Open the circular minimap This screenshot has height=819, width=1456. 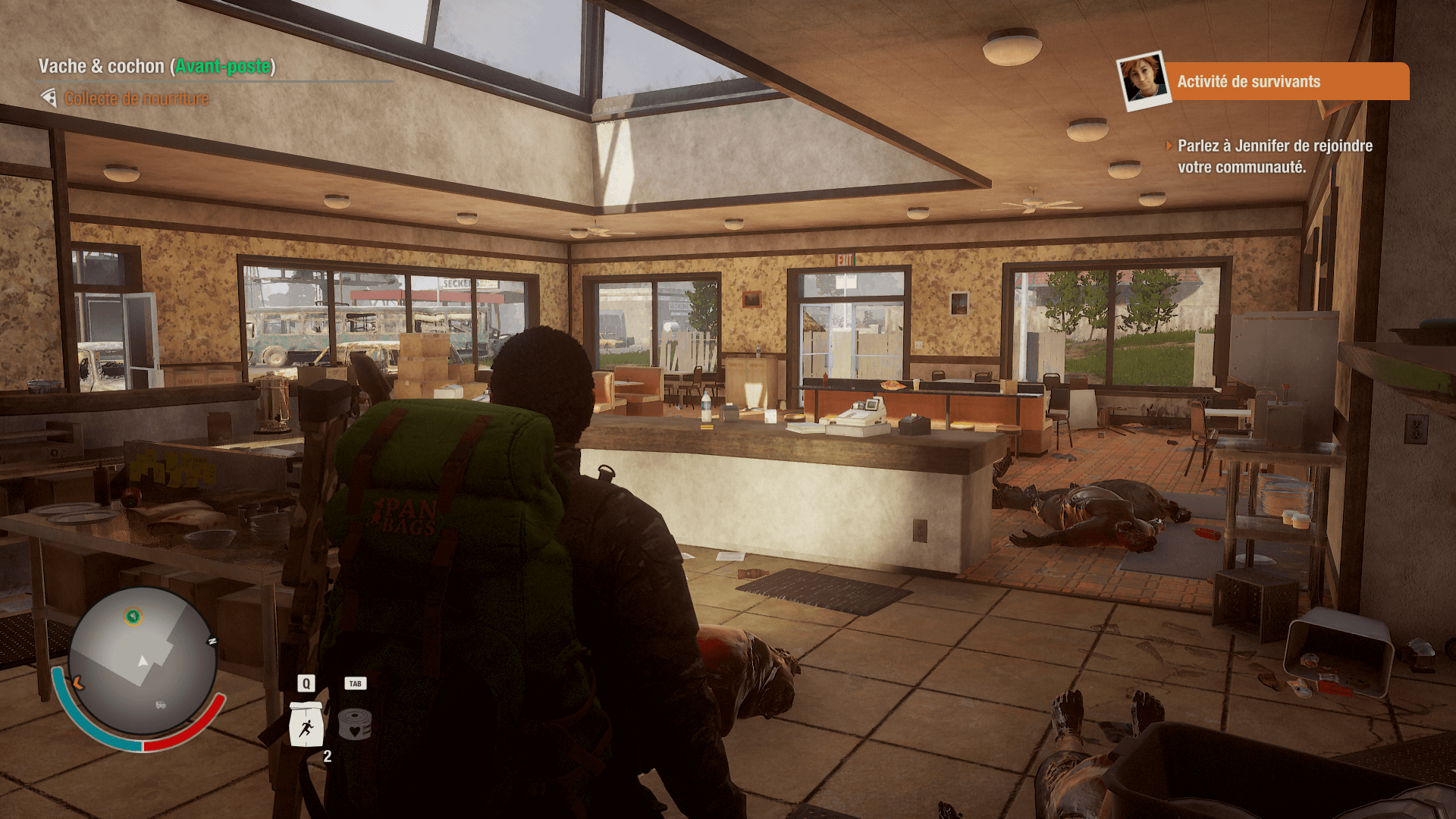point(143,661)
